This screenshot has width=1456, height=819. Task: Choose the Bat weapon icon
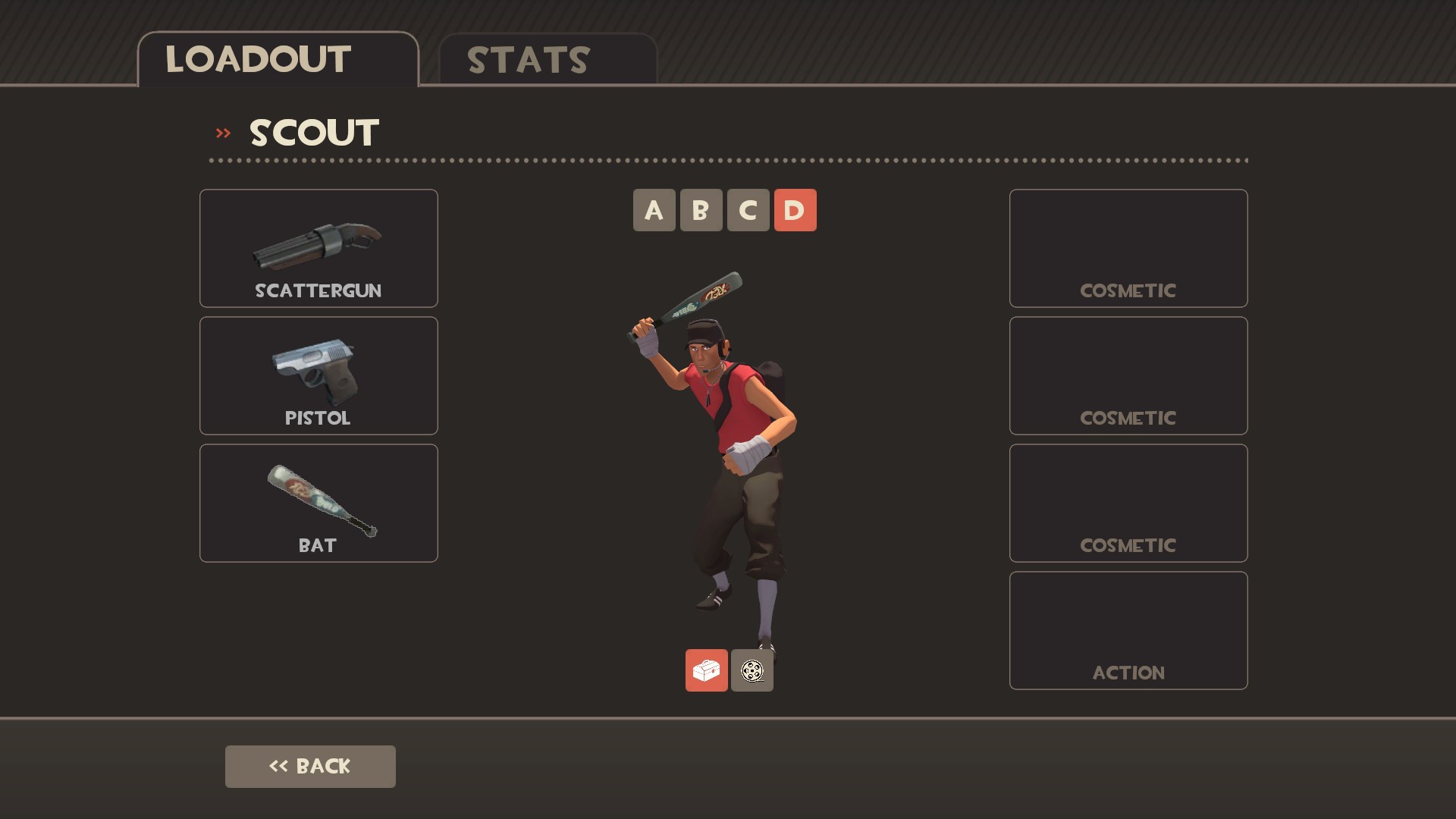point(318,502)
